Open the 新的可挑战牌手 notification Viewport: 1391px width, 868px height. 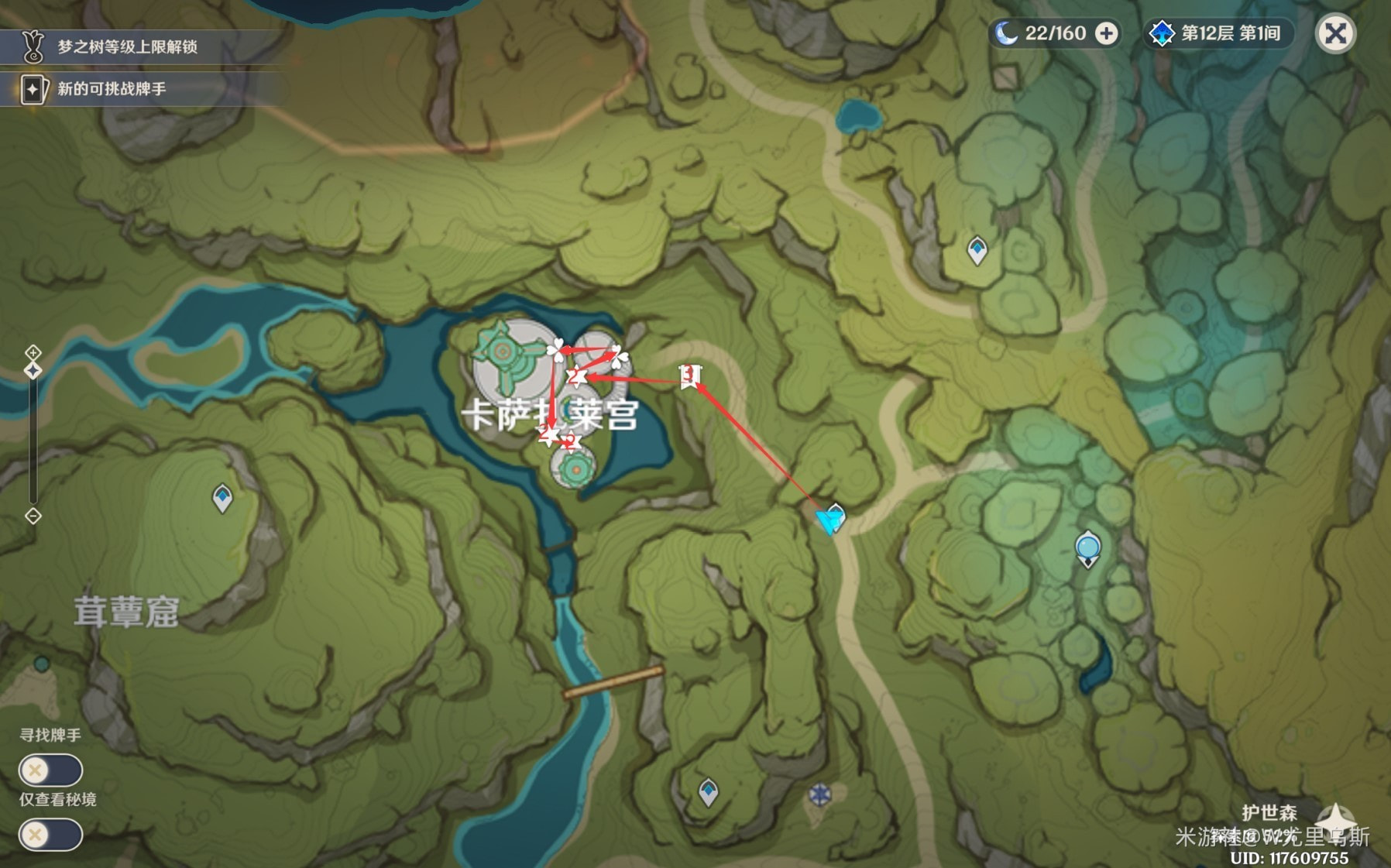(112, 89)
